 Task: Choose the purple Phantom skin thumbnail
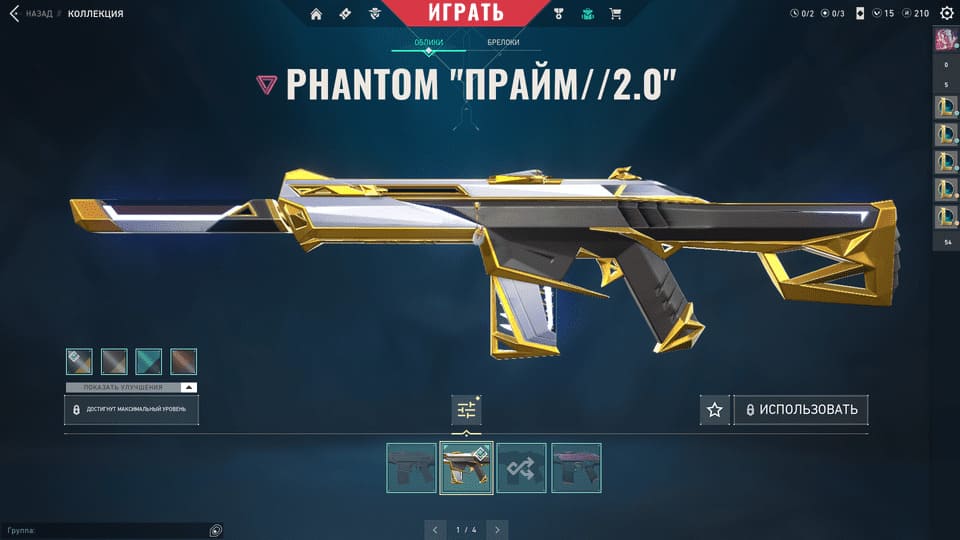tap(576, 467)
